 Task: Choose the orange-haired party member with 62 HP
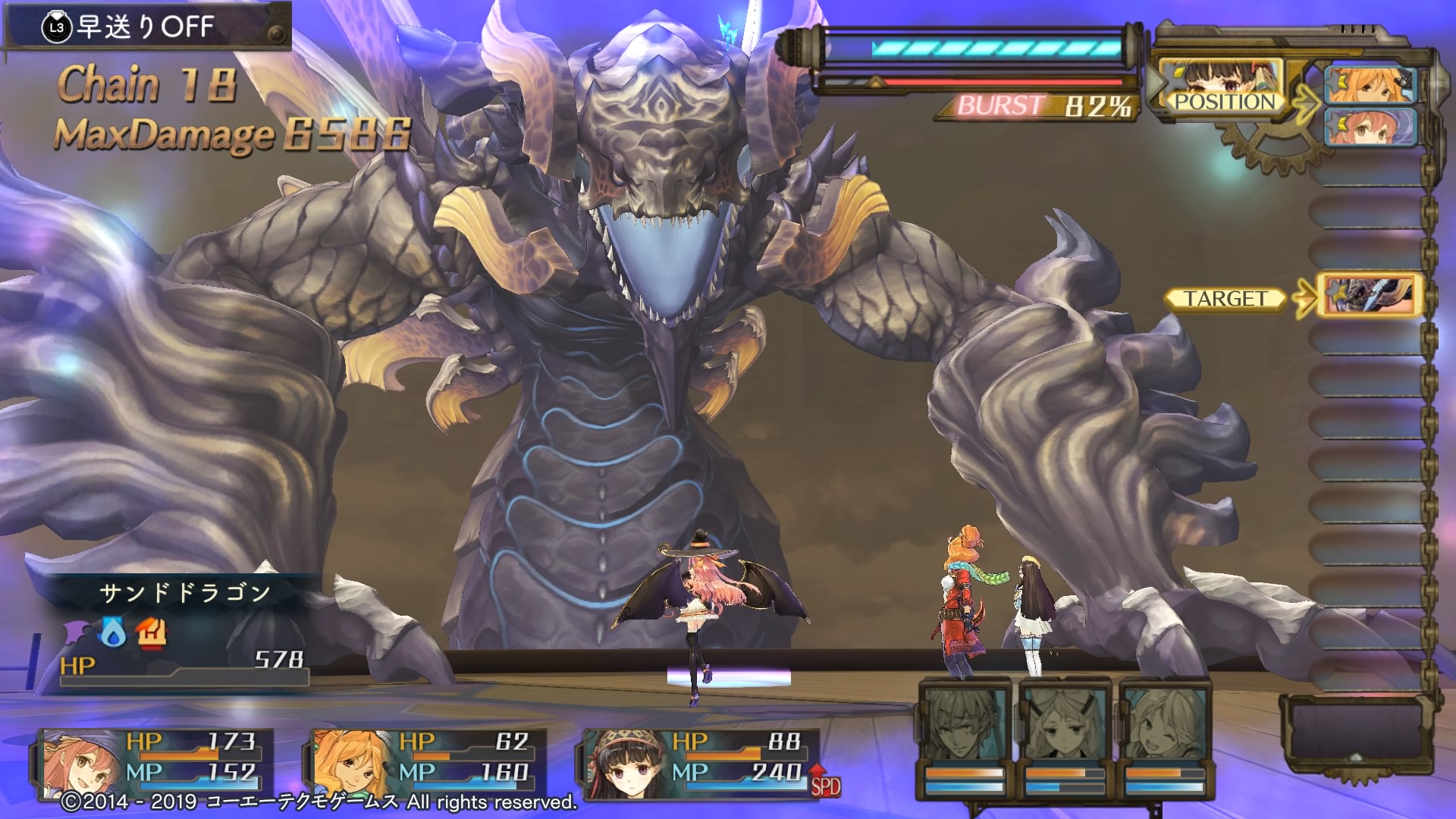(x=425, y=758)
